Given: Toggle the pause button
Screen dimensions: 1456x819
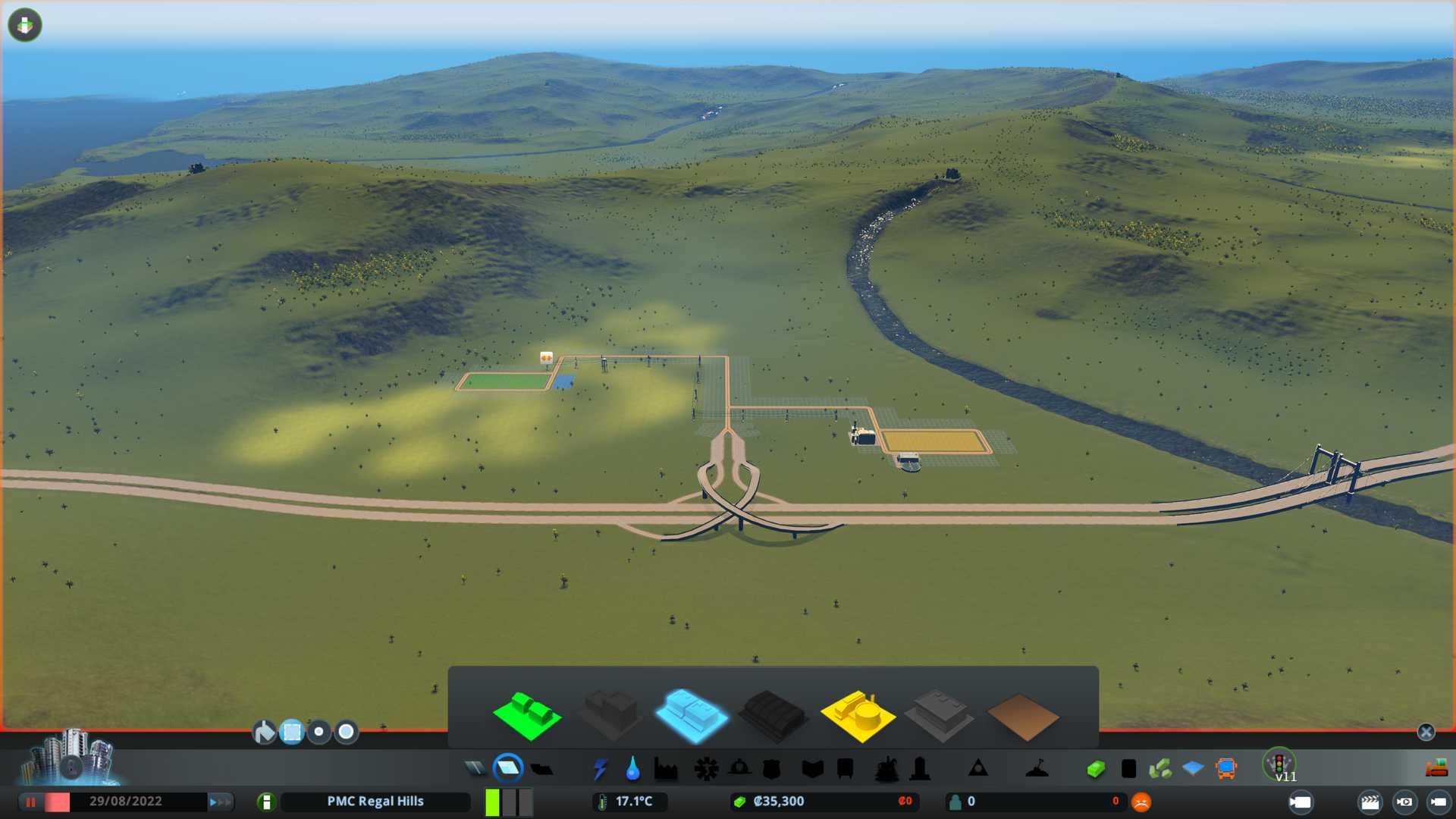Looking at the screenshot, I should pos(31,802).
